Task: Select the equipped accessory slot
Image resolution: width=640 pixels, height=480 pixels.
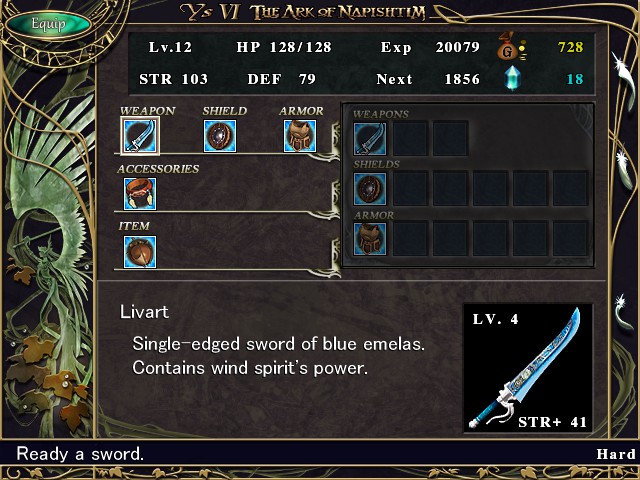Action: click(x=140, y=193)
